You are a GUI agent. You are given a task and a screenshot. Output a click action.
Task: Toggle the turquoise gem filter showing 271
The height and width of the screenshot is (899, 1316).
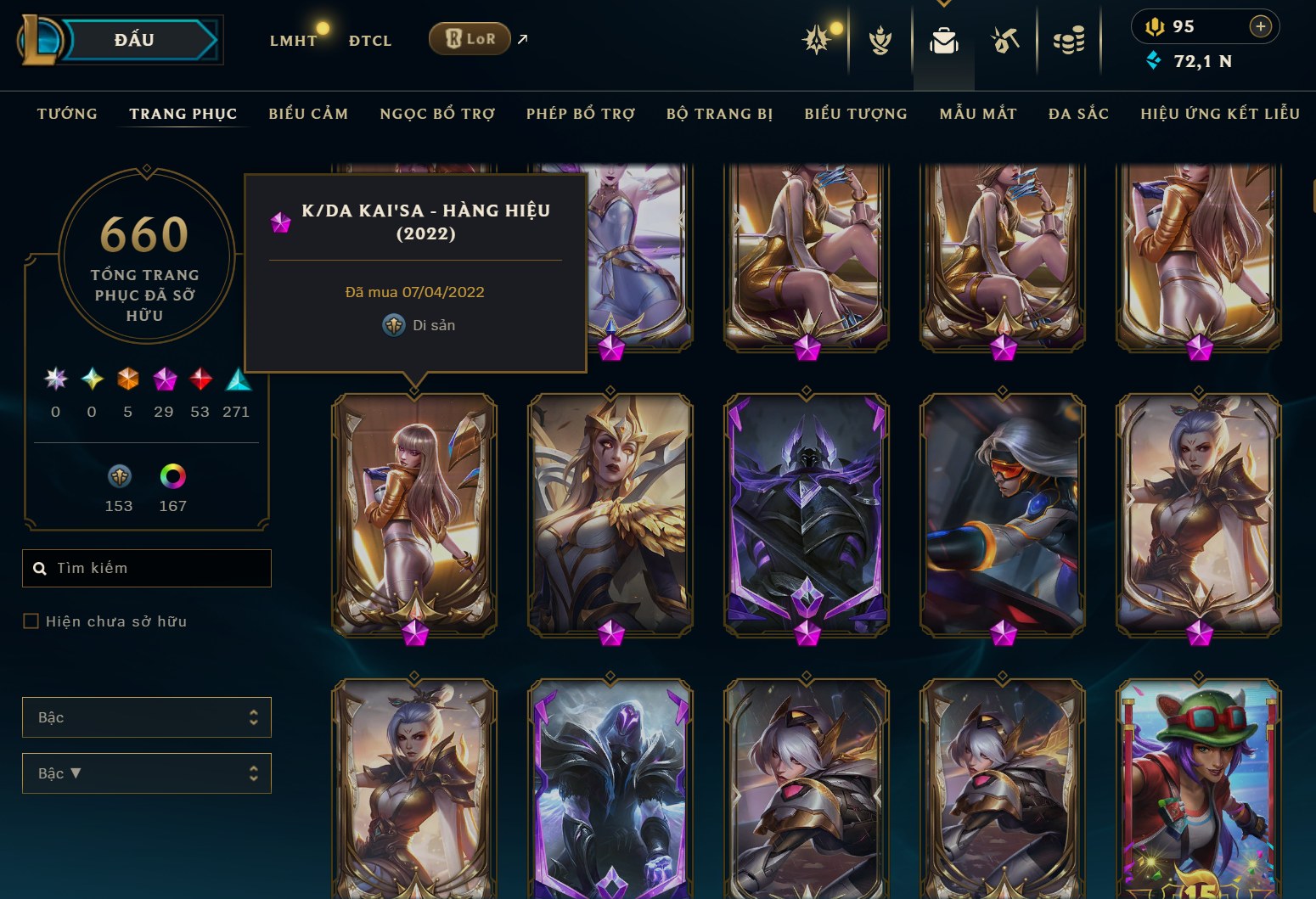(x=236, y=380)
